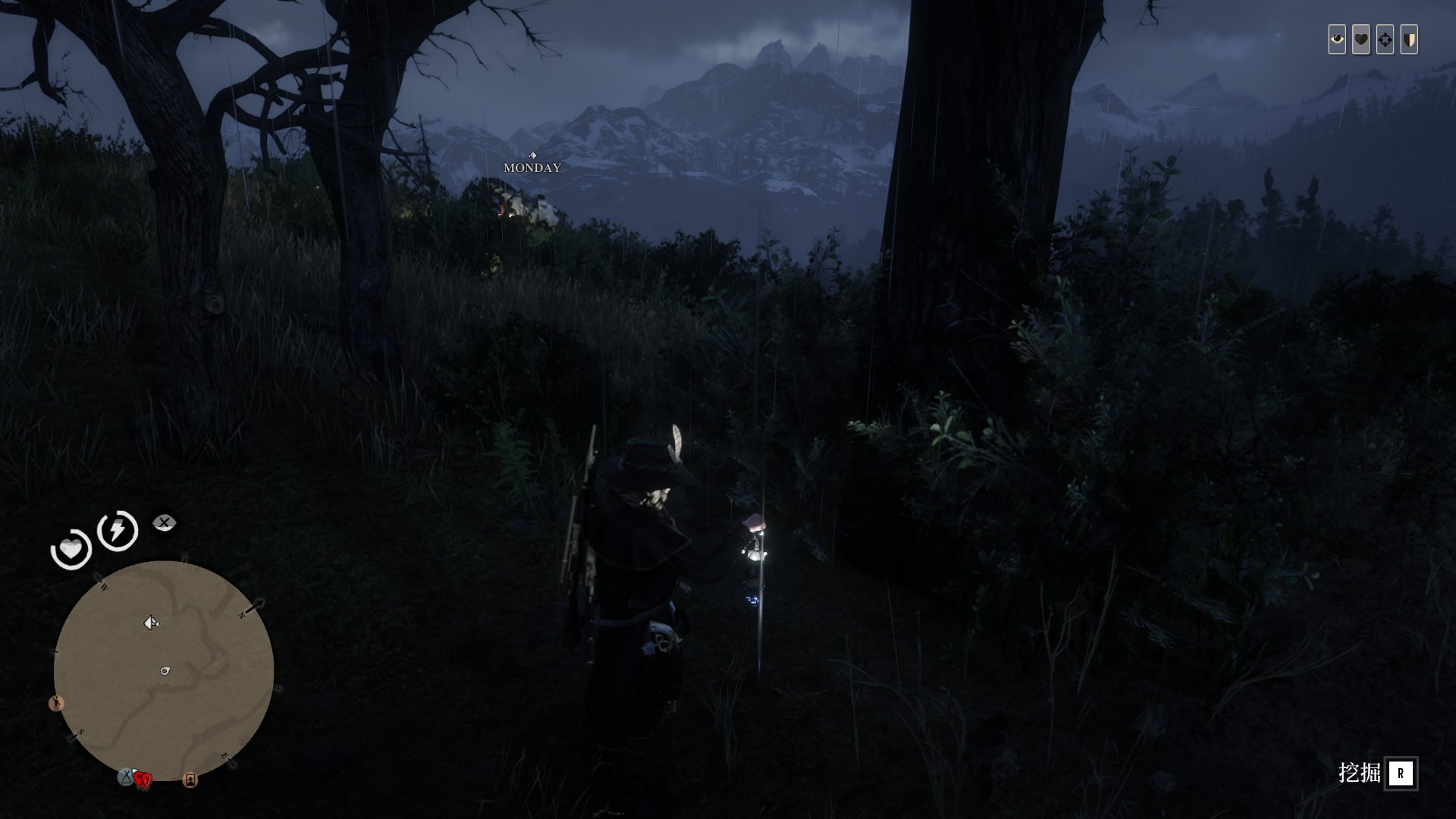This screenshot has height=819, width=1456.
Task: Click the stamina core lightning icon
Action: tap(118, 529)
